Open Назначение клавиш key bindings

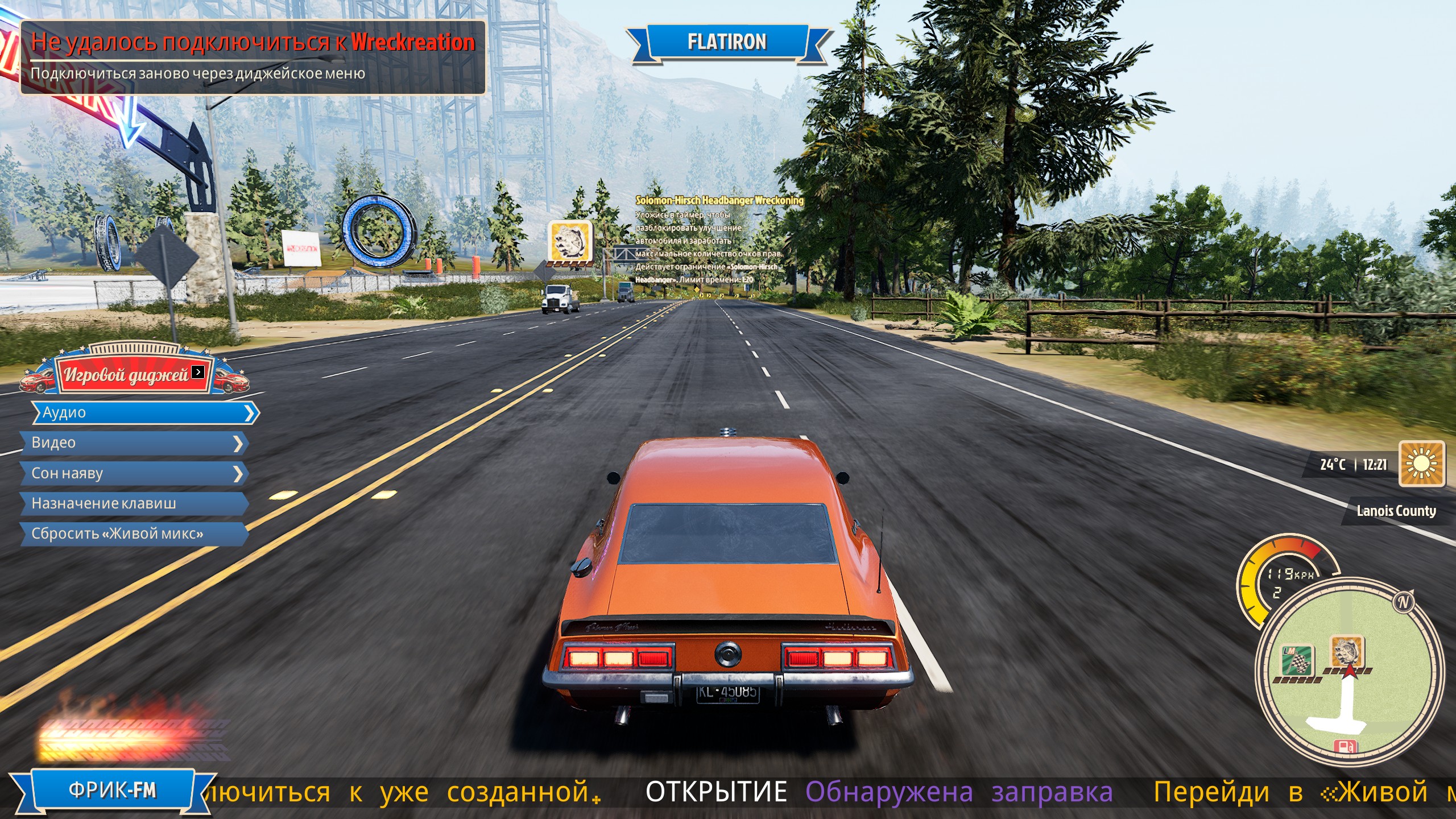pyautogui.click(x=134, y=503)
